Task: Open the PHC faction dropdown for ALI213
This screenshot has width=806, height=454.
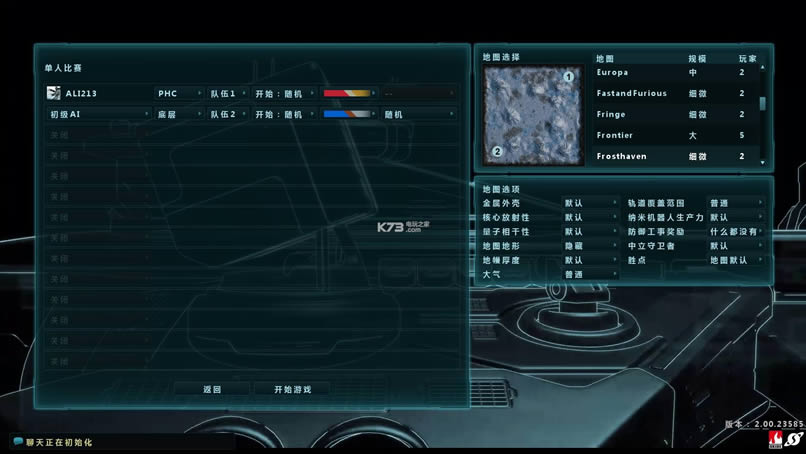Action: (x=178, y=93)
